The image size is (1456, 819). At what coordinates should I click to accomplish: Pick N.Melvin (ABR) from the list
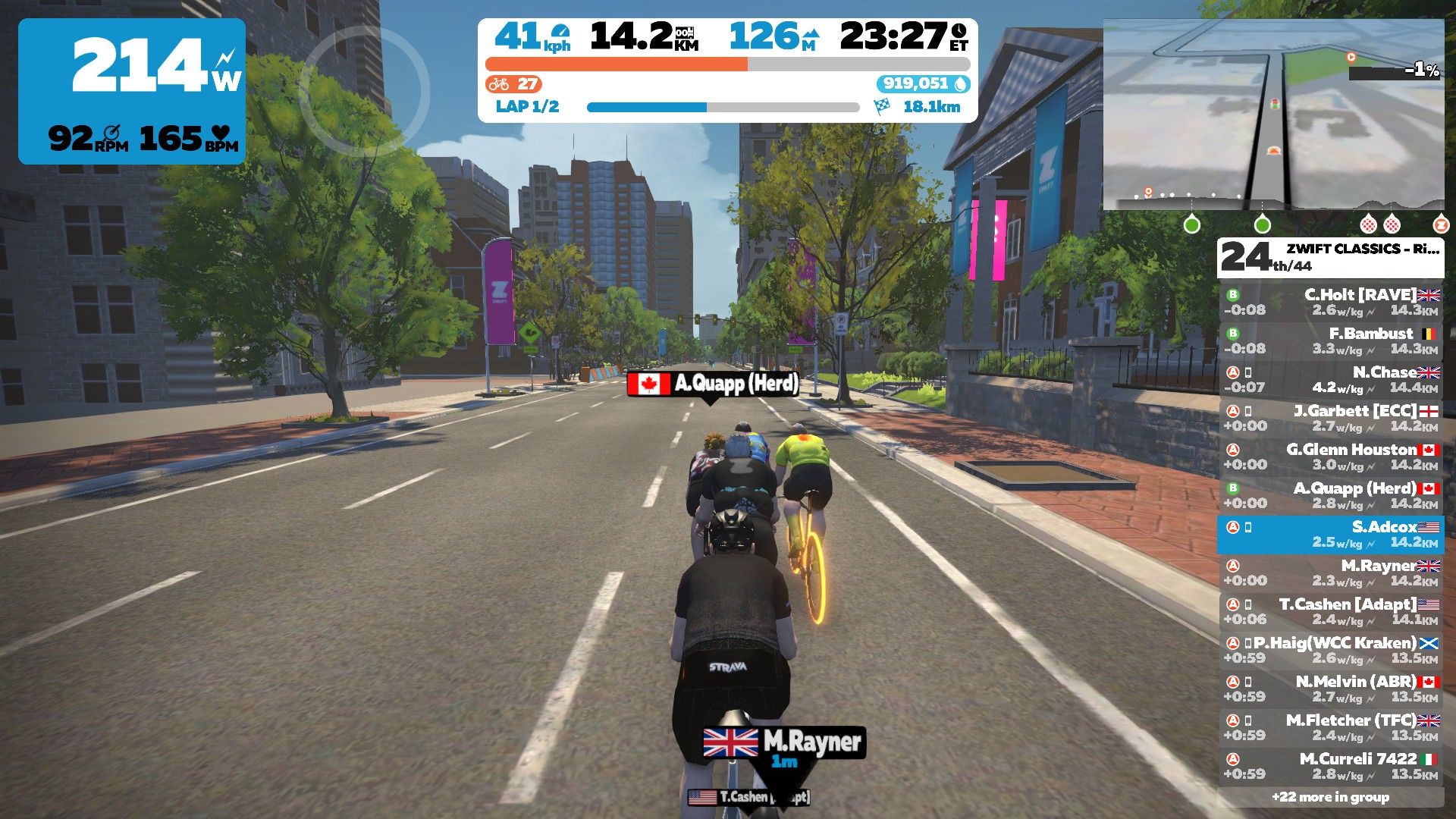tap(1331, 689)
